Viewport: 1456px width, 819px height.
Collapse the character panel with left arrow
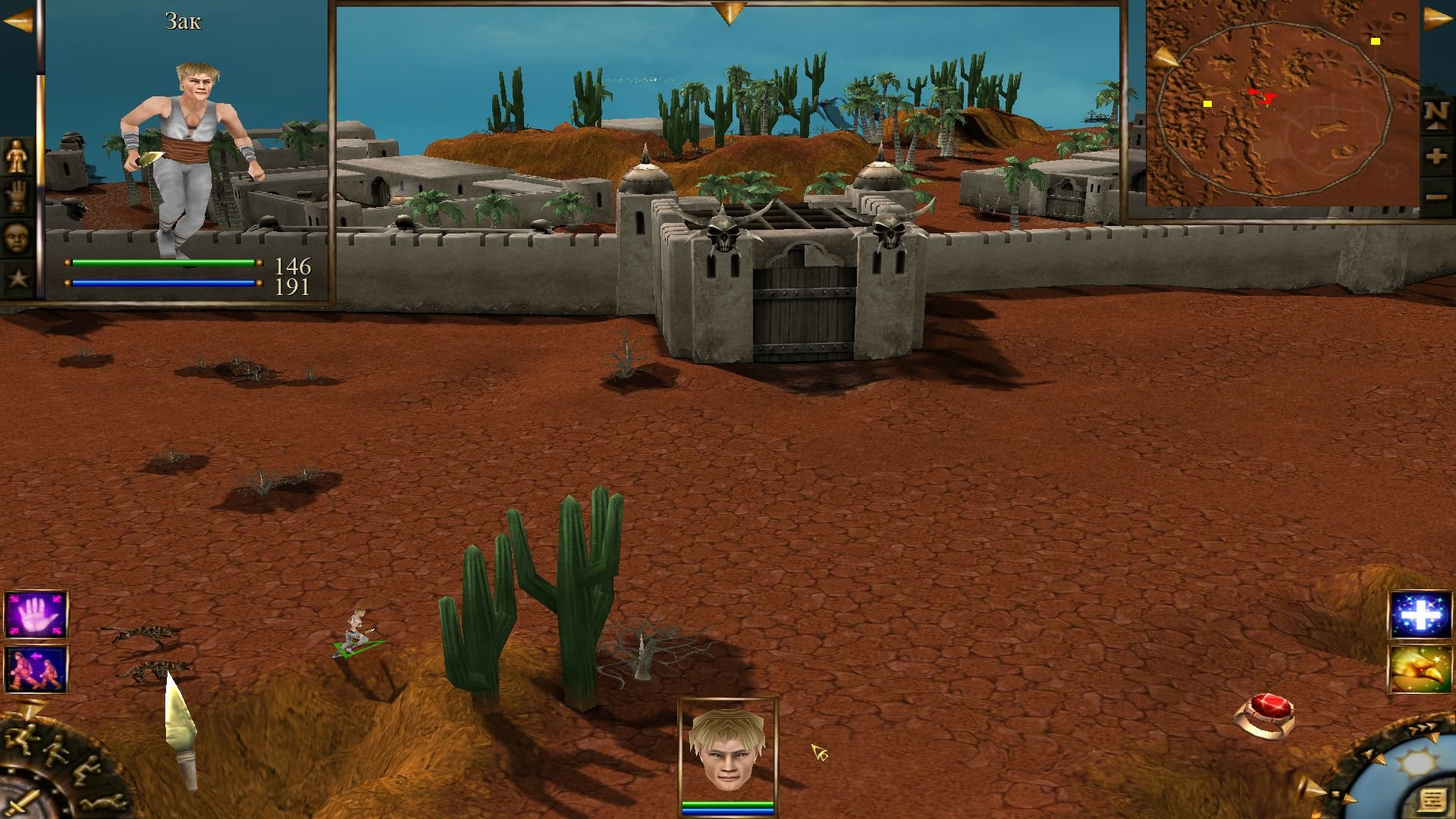18,21
